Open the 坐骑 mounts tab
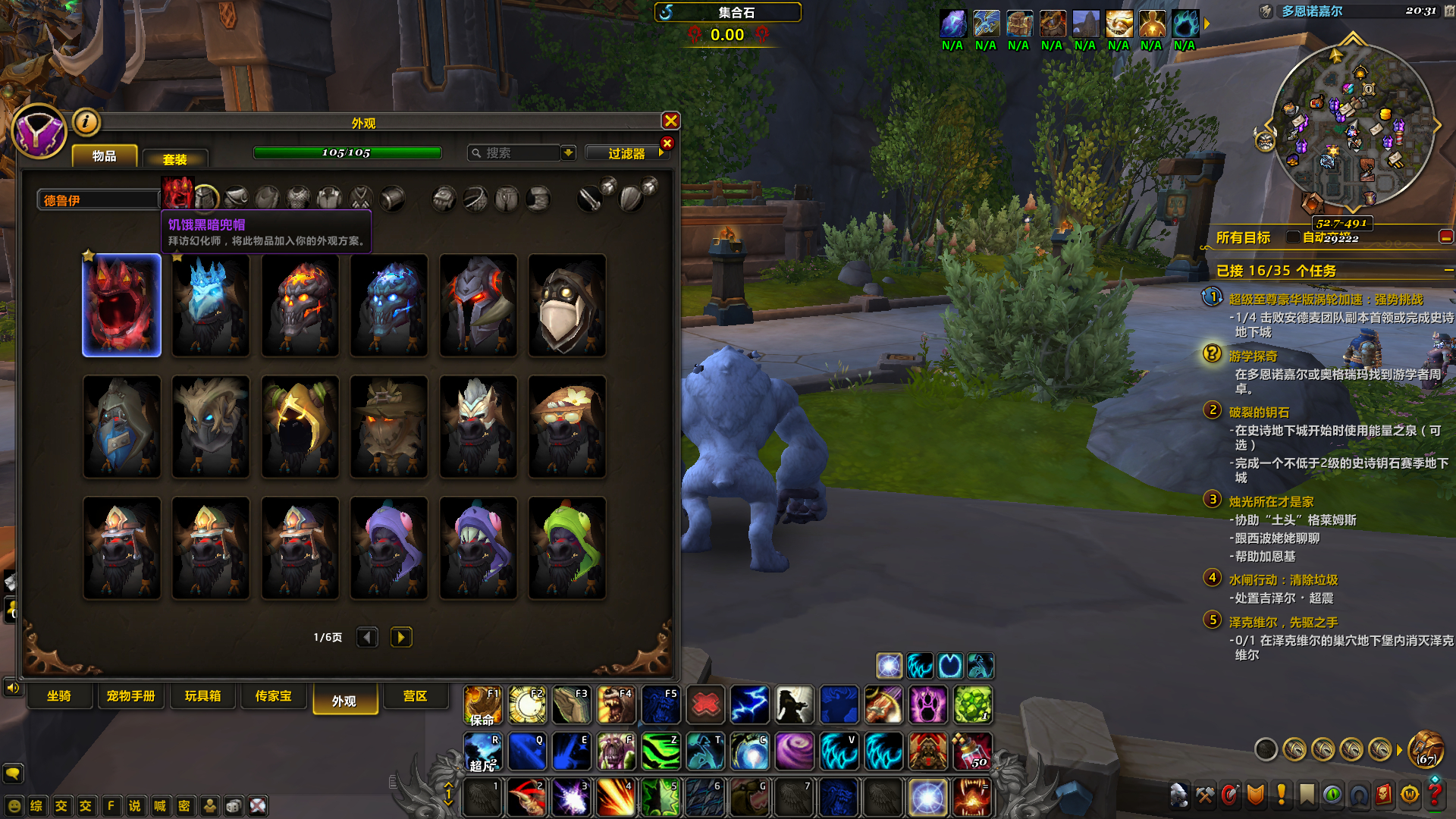Viewport: 1456px width, 819px height. click(59, 696)
